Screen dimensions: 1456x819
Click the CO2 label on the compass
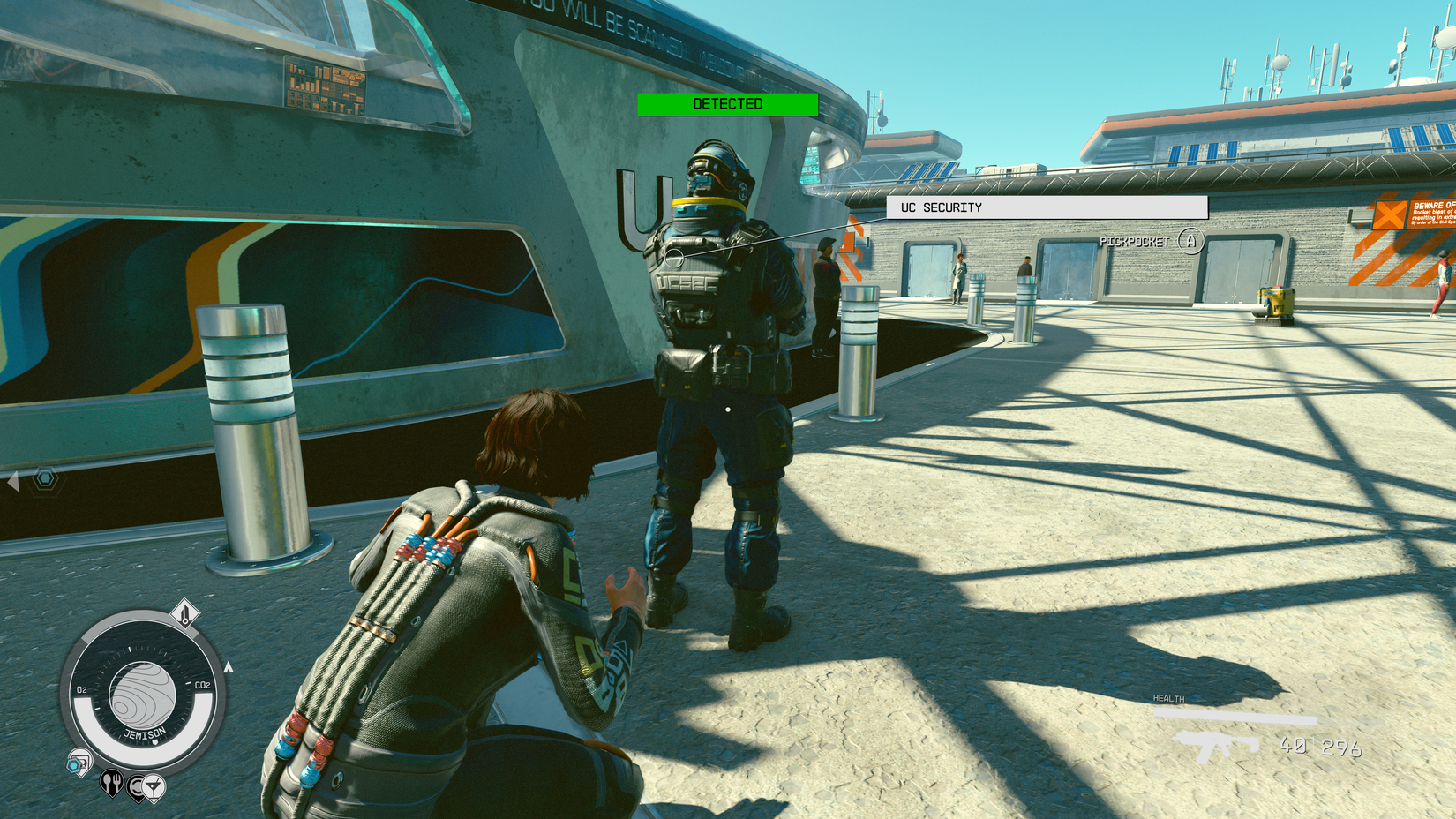point(202,684)
